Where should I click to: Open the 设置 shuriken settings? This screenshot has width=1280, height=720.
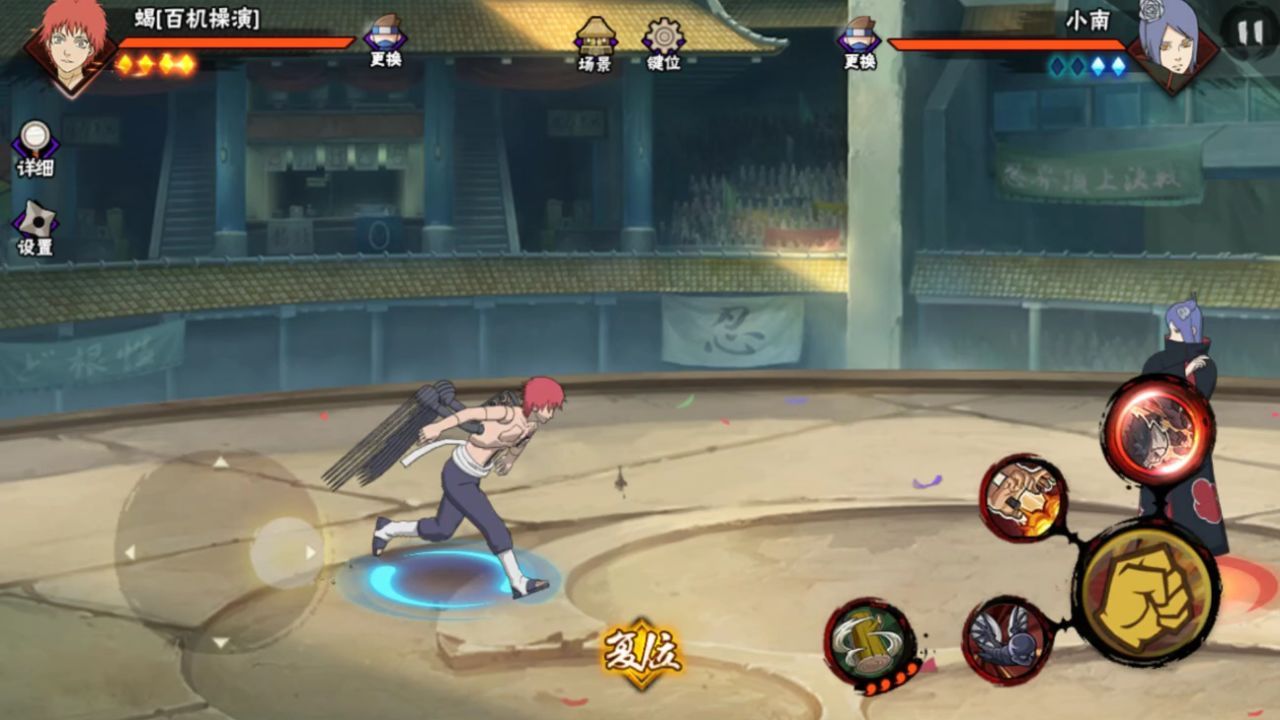(x=35, y=228)
